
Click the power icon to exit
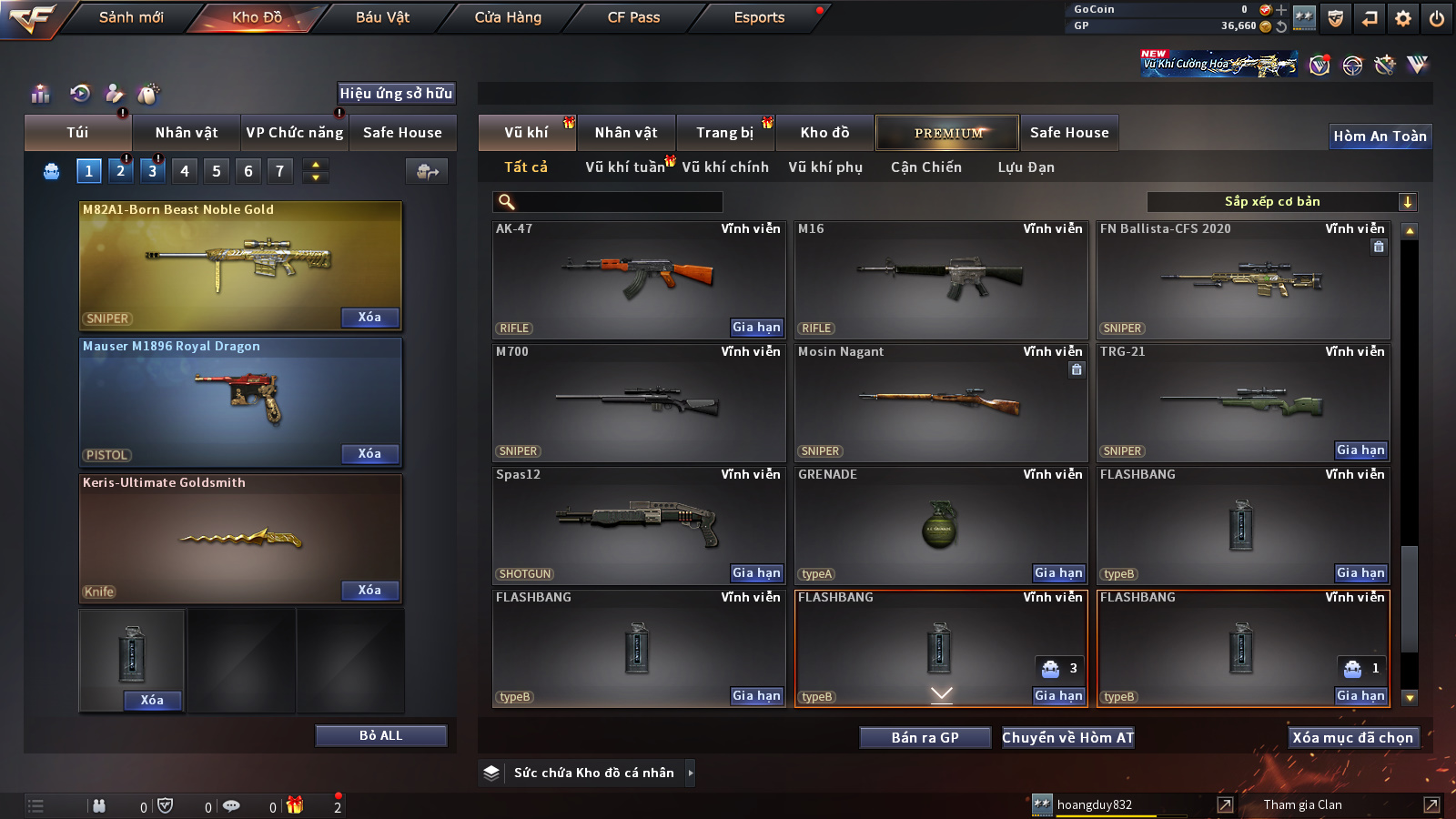[x=1437, y=18]
